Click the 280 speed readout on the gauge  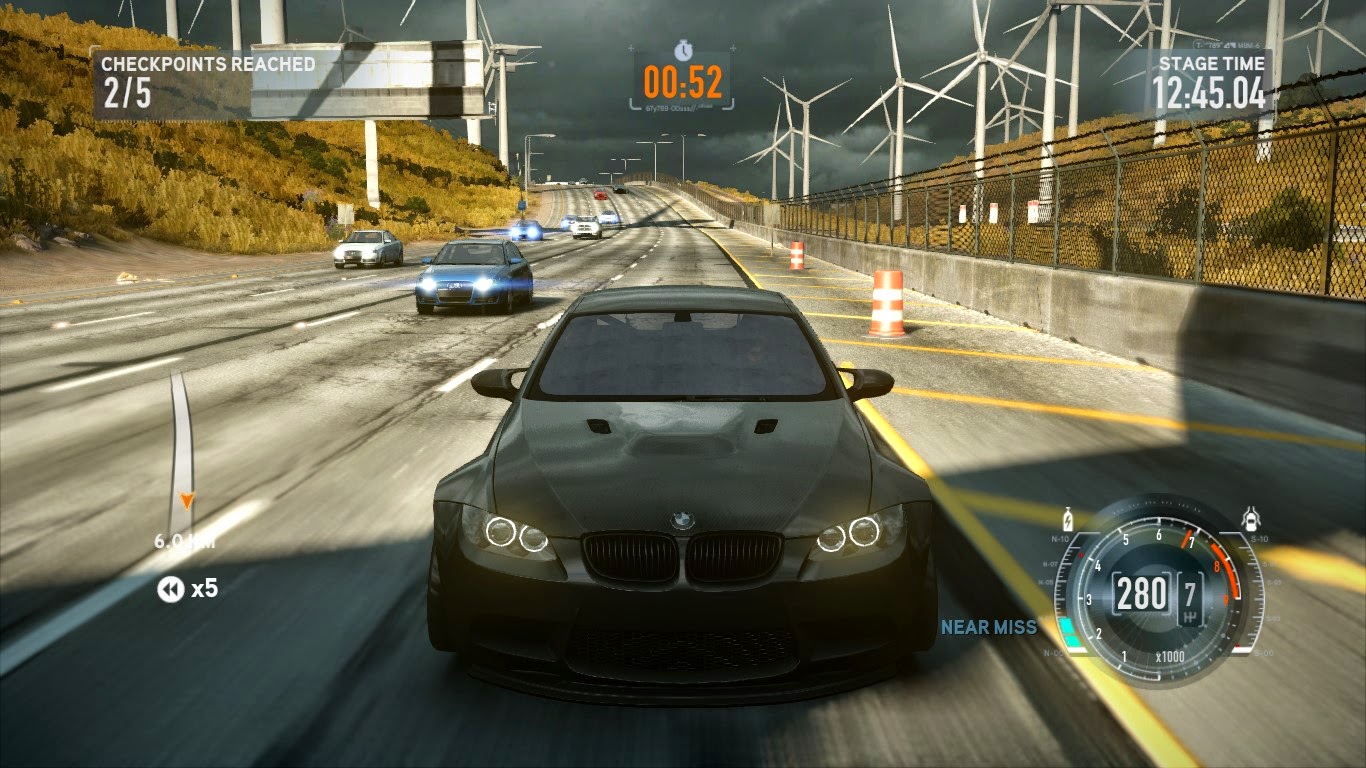[x=1141, y=592]
